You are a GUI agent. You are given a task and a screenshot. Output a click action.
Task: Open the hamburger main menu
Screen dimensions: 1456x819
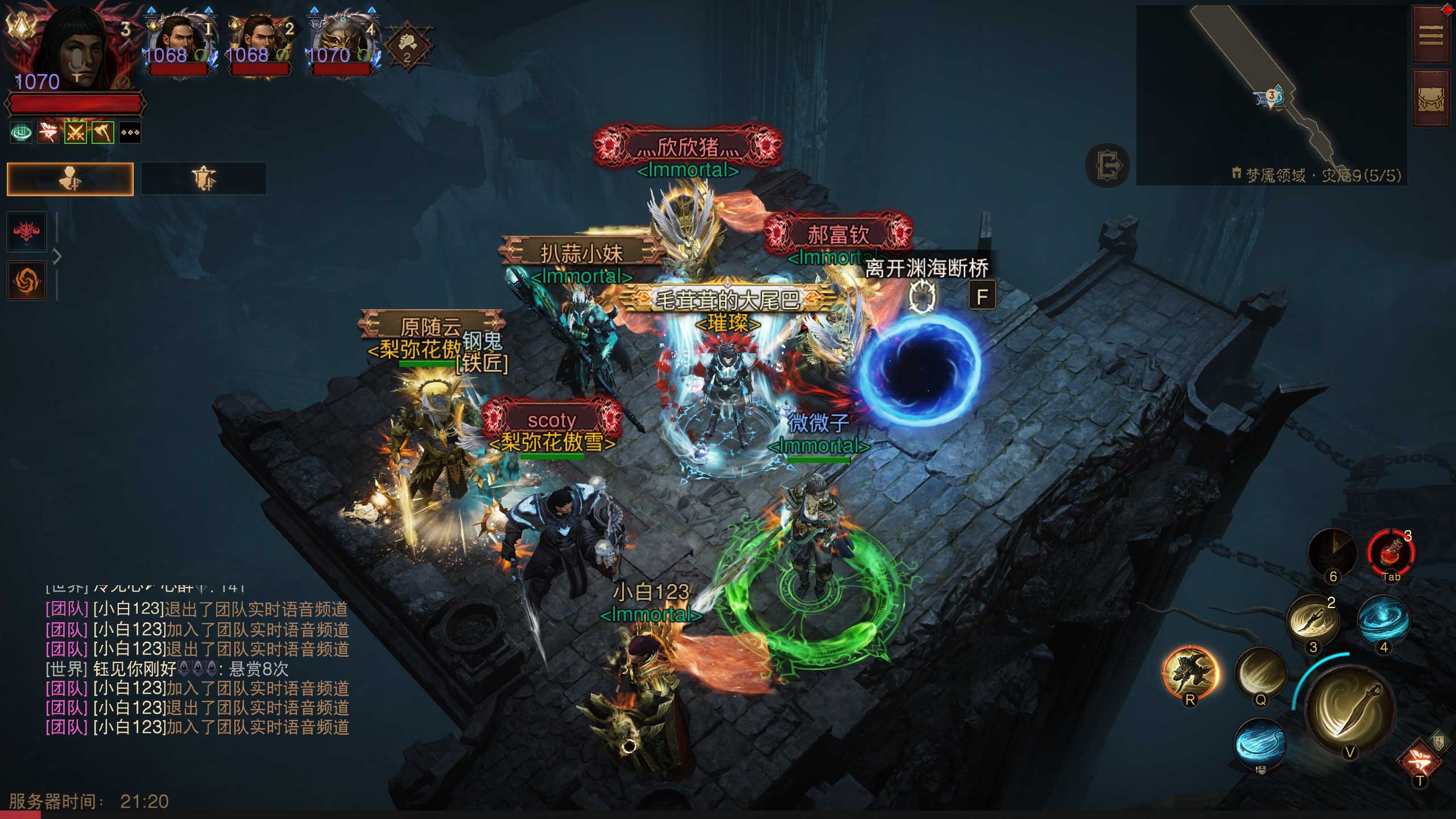coord(1430,36)
